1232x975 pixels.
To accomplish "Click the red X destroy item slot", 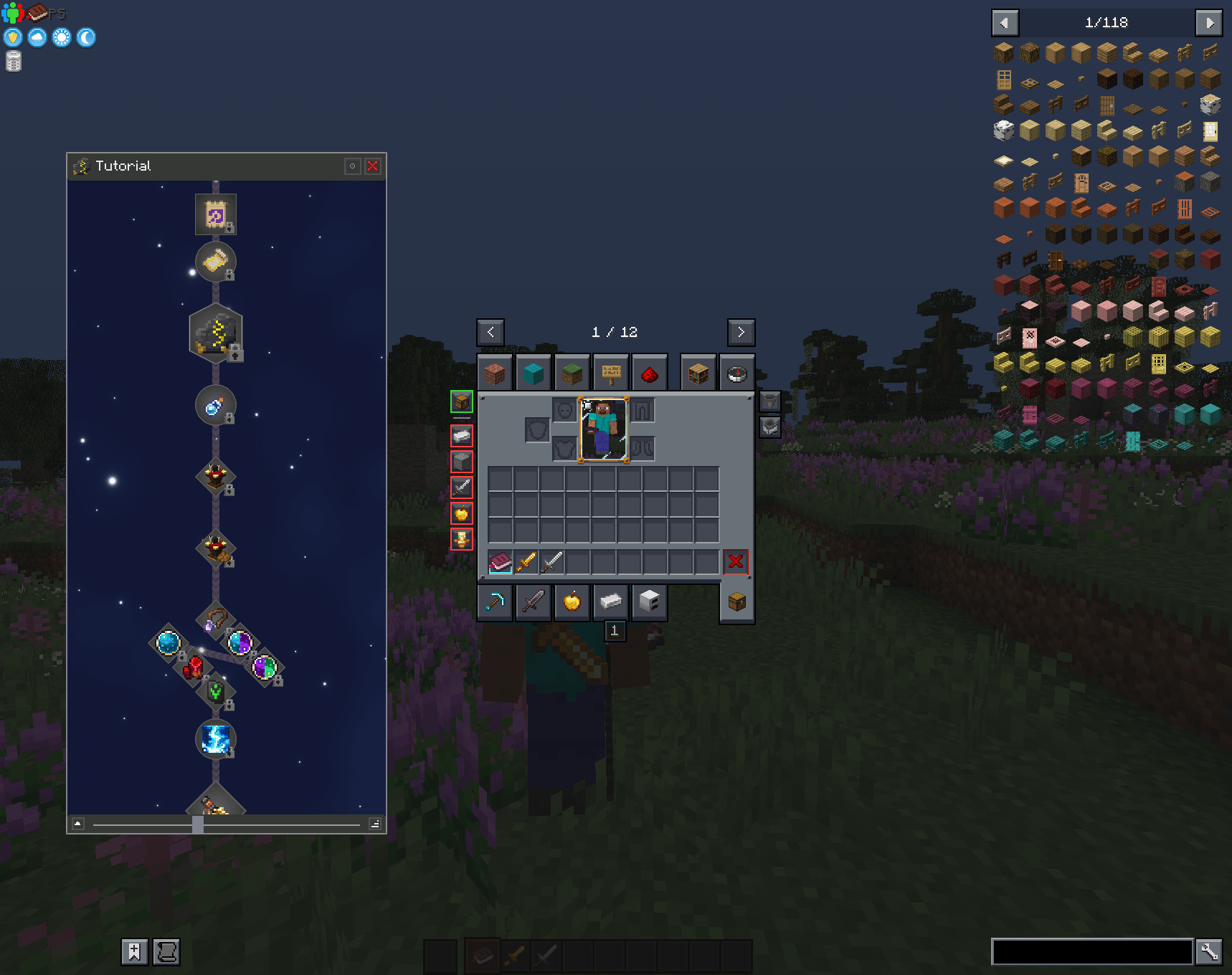I will (736, 561).
